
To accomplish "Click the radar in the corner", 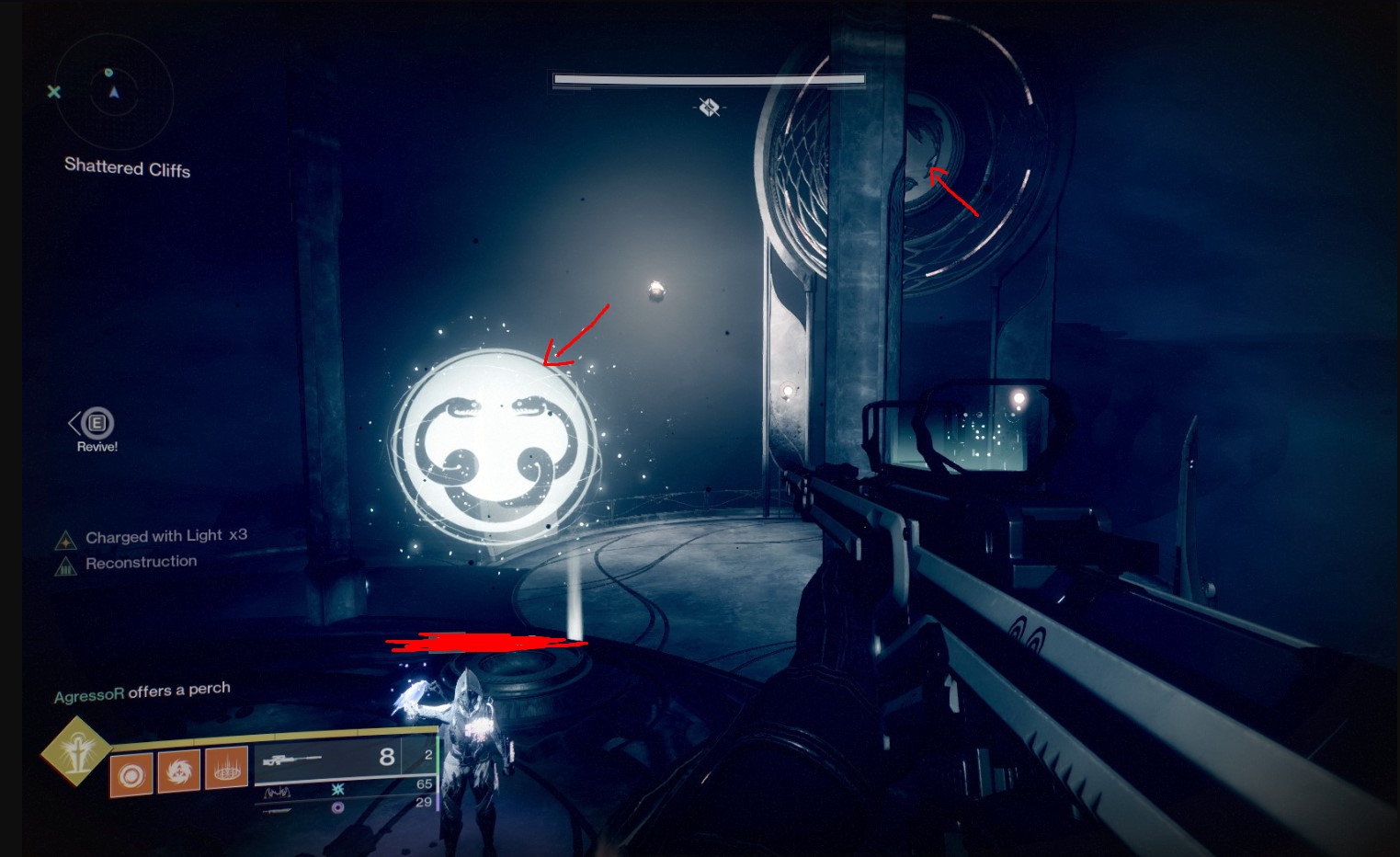I will click(x=113, y=92).
